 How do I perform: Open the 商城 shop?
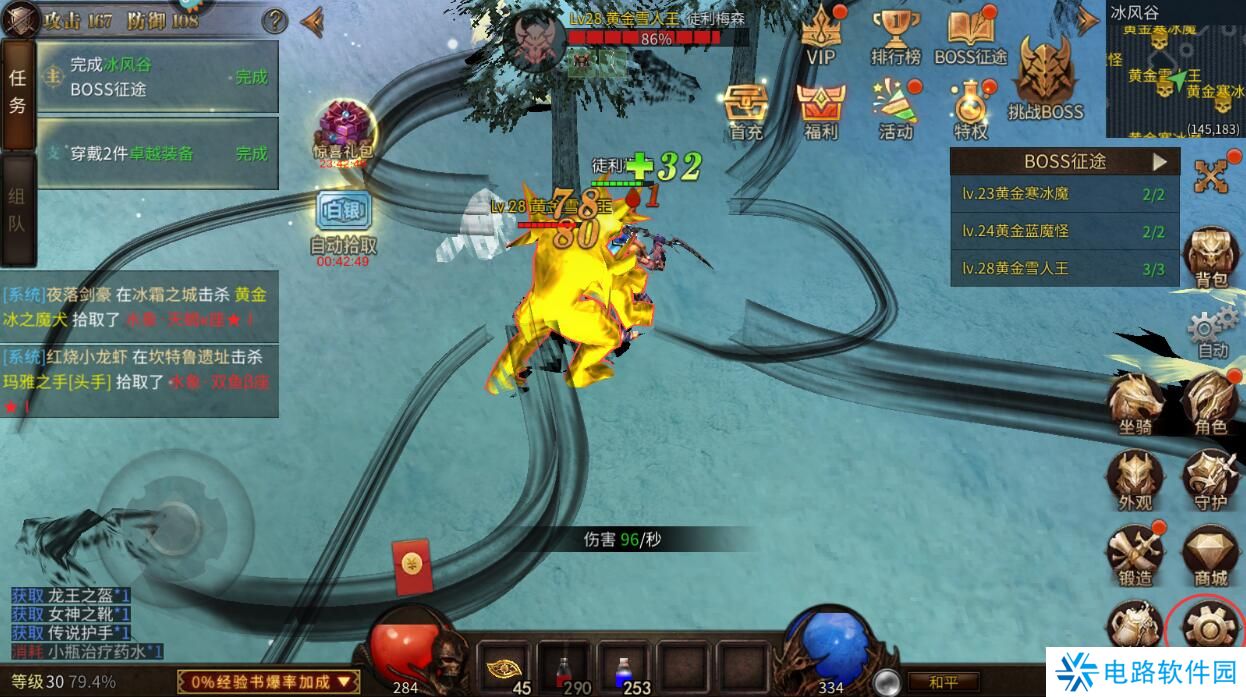[1211, 553]
